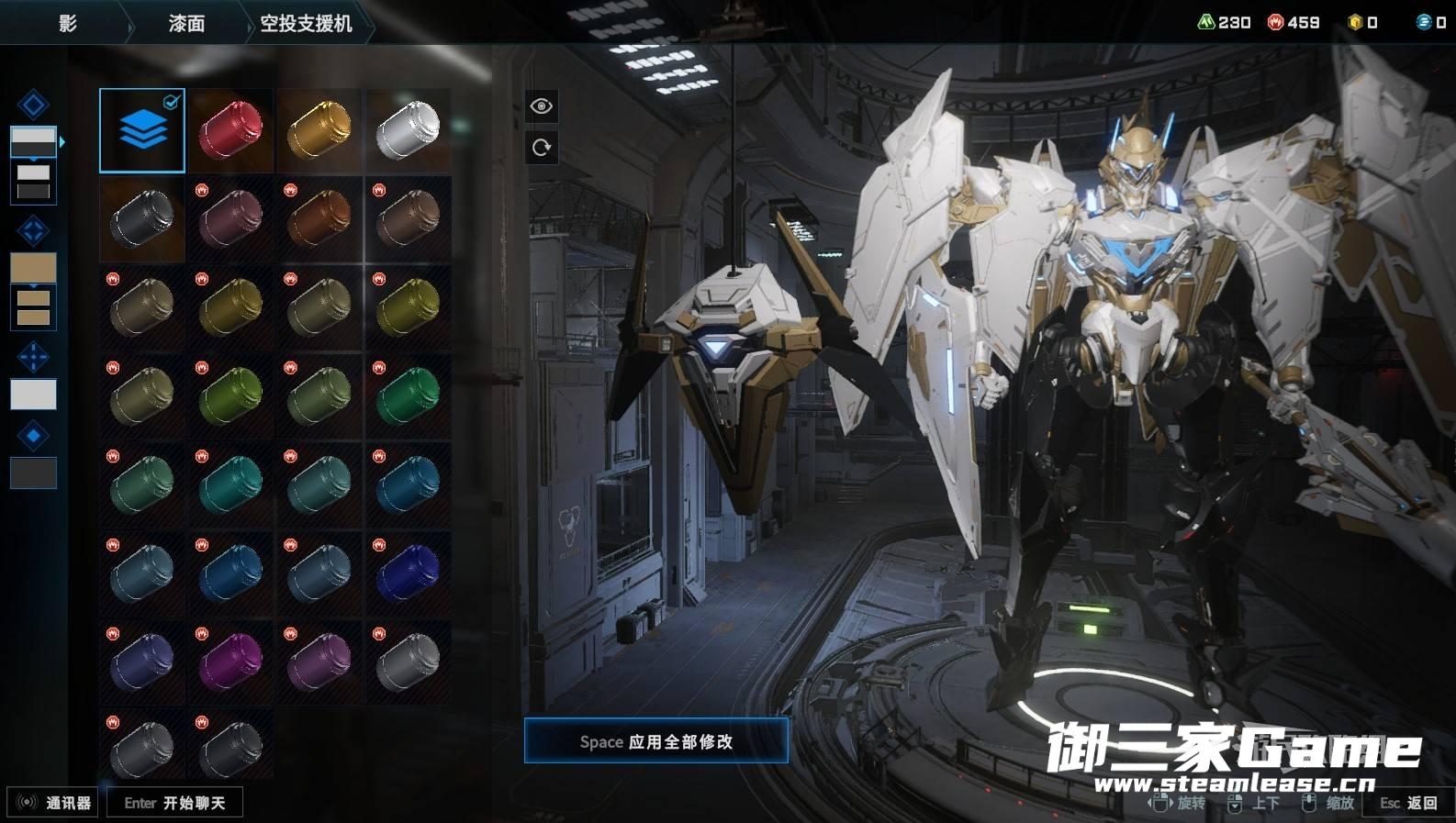Apply all changes with 应用全部修改 button
Image resolution: width=1456 pixels, height=823 pixels.
pos(655,741)
